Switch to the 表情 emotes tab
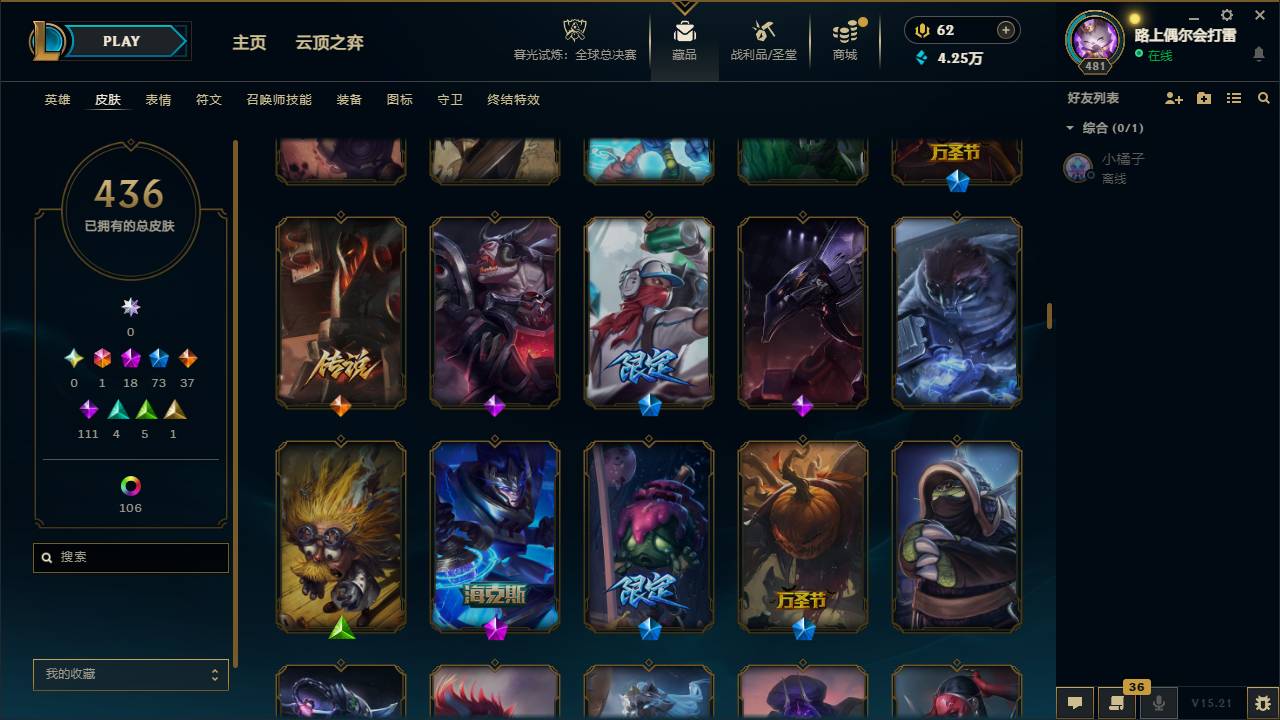This screenshot has height=720, width=1280. [158, 100]
